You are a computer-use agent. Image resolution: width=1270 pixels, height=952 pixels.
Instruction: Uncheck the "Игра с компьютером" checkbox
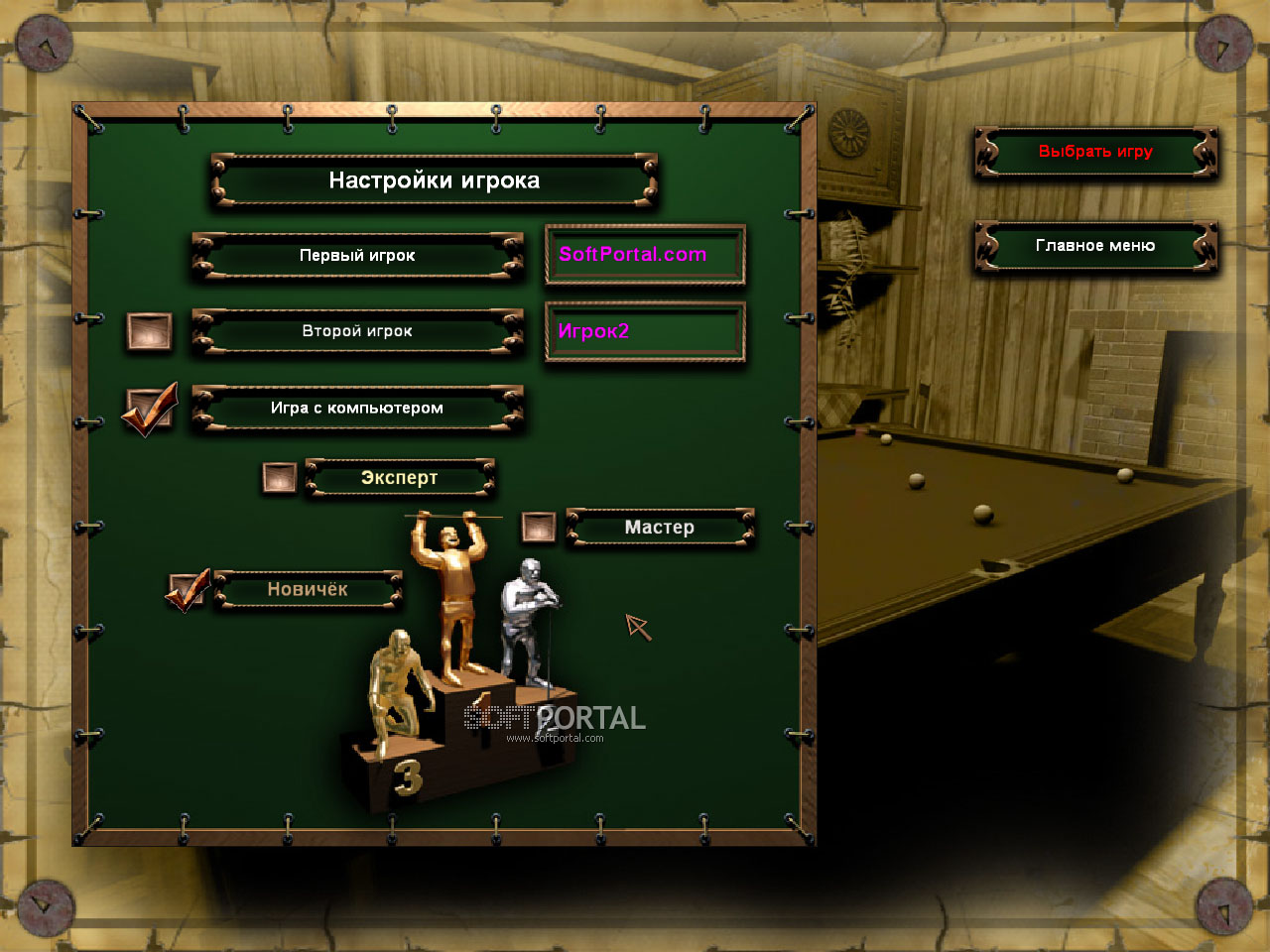tap(149, 409)
